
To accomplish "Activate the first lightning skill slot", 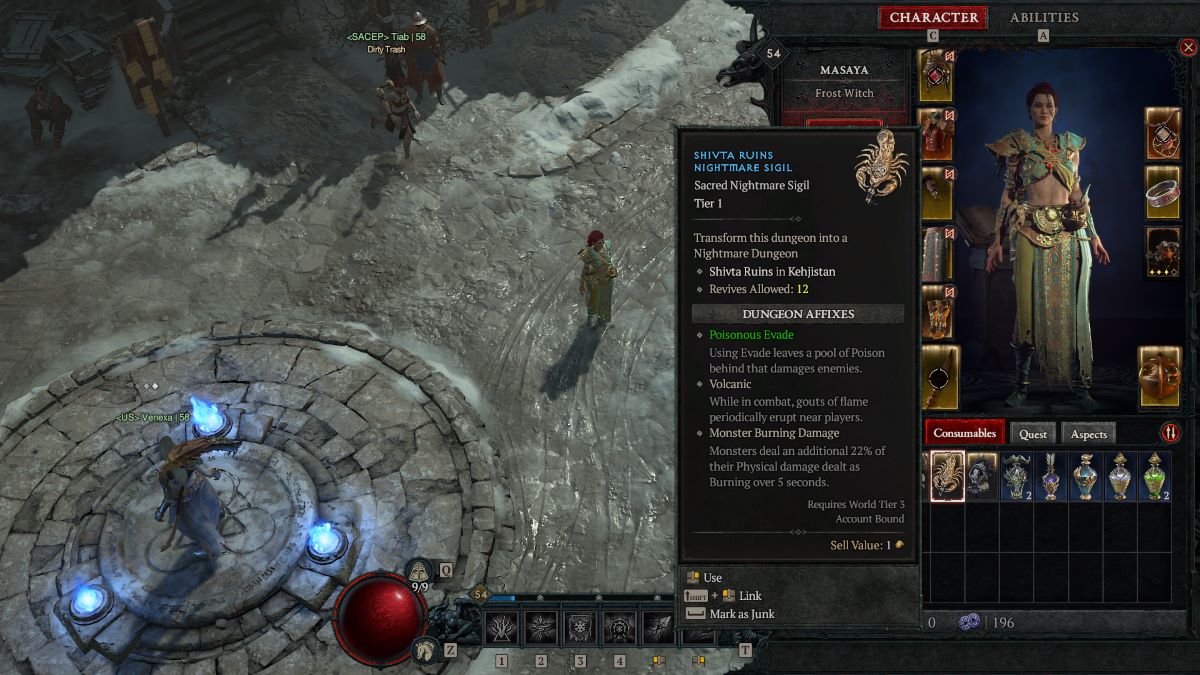I will 501,628.
